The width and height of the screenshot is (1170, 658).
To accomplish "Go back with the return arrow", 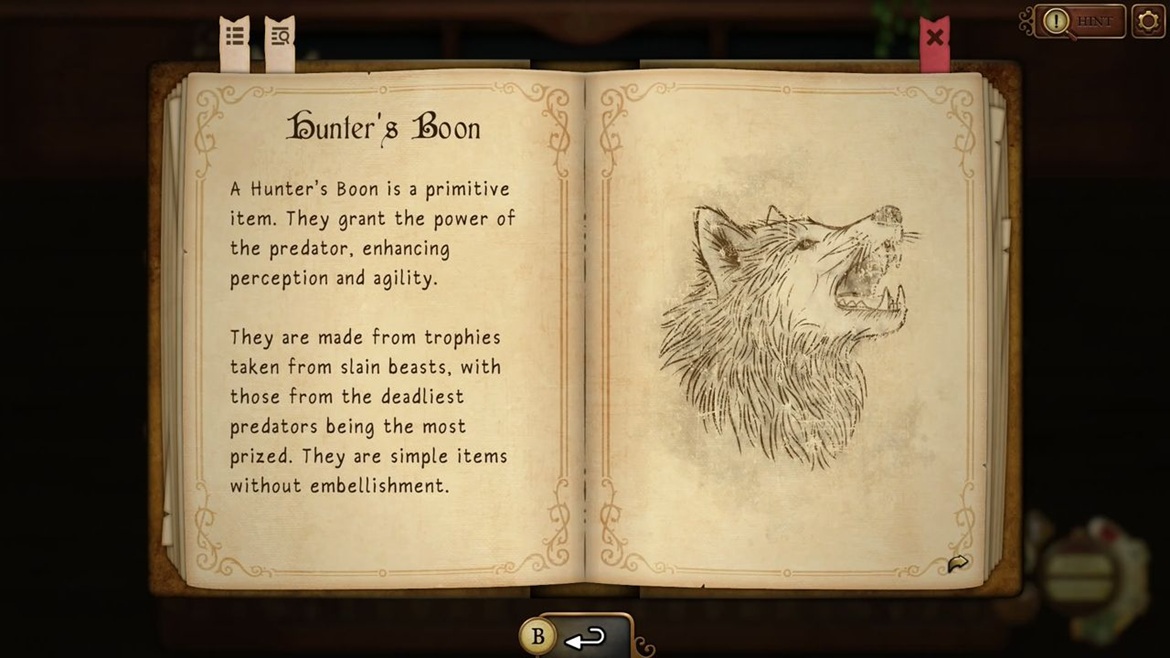I will tap(585, 637).
